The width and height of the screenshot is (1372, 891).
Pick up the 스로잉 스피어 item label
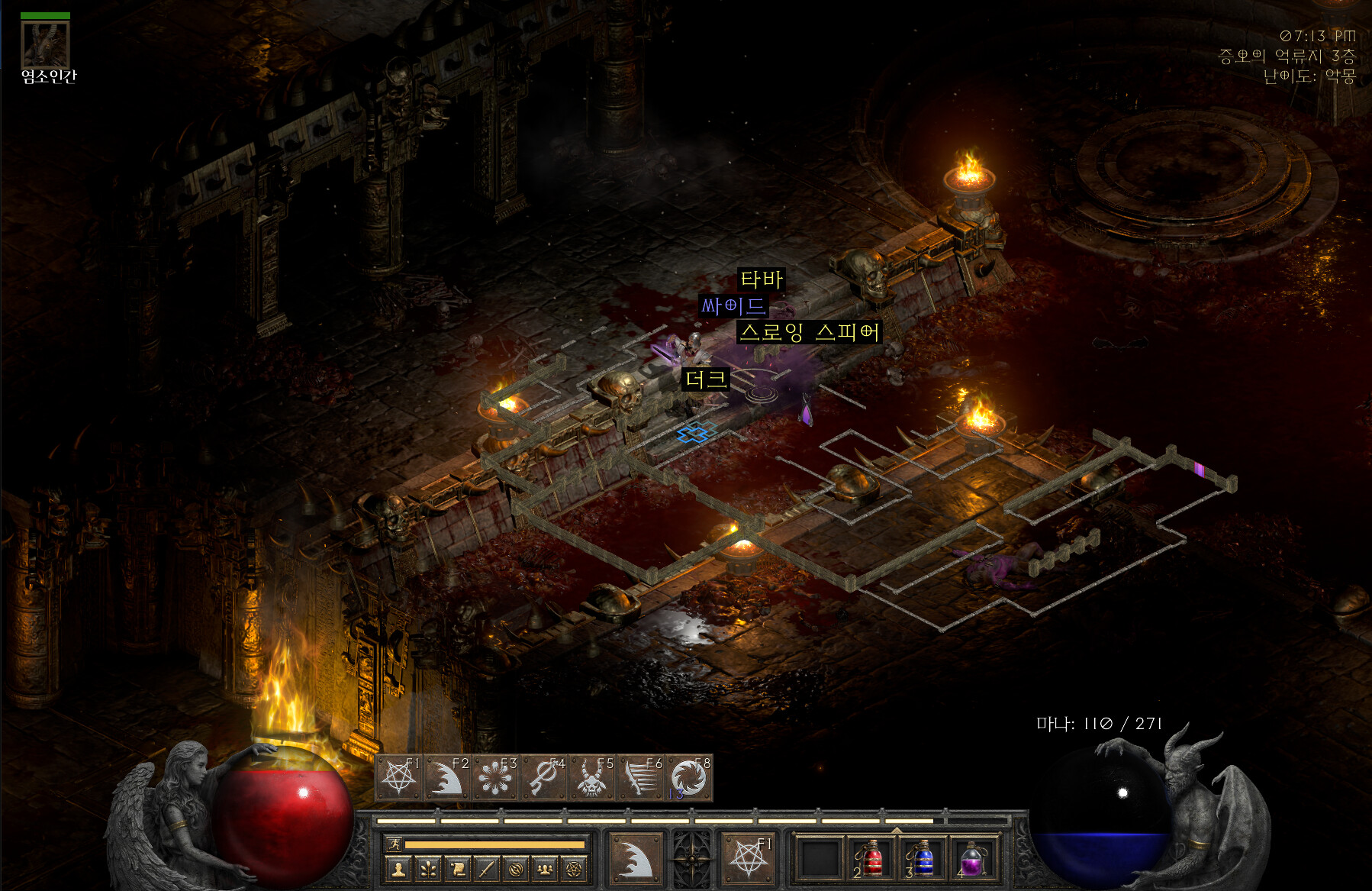809,332
